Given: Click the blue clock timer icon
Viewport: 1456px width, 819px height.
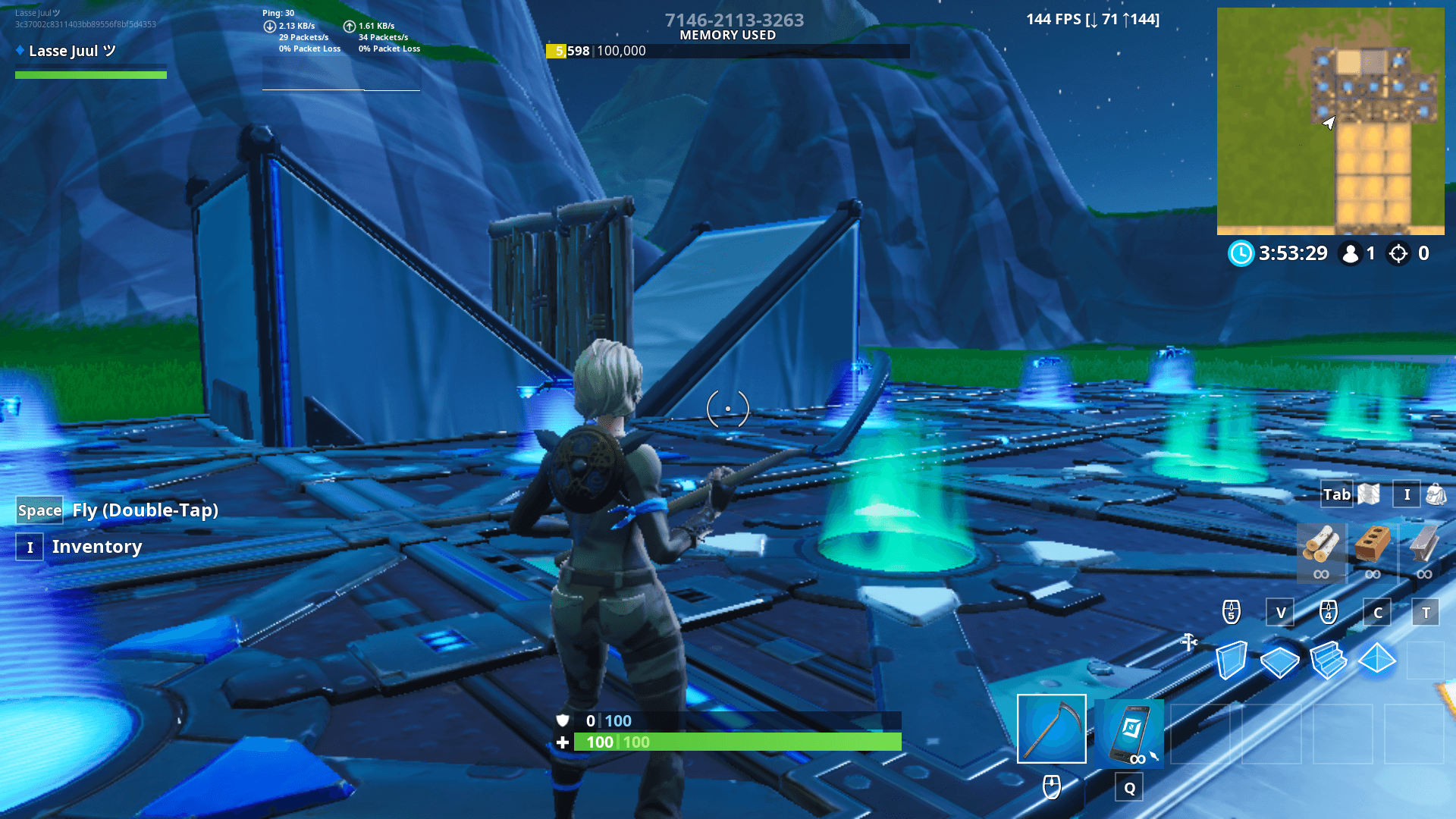Looking at the screenshot, I should pyautogui.click(x=1241, y=254).
